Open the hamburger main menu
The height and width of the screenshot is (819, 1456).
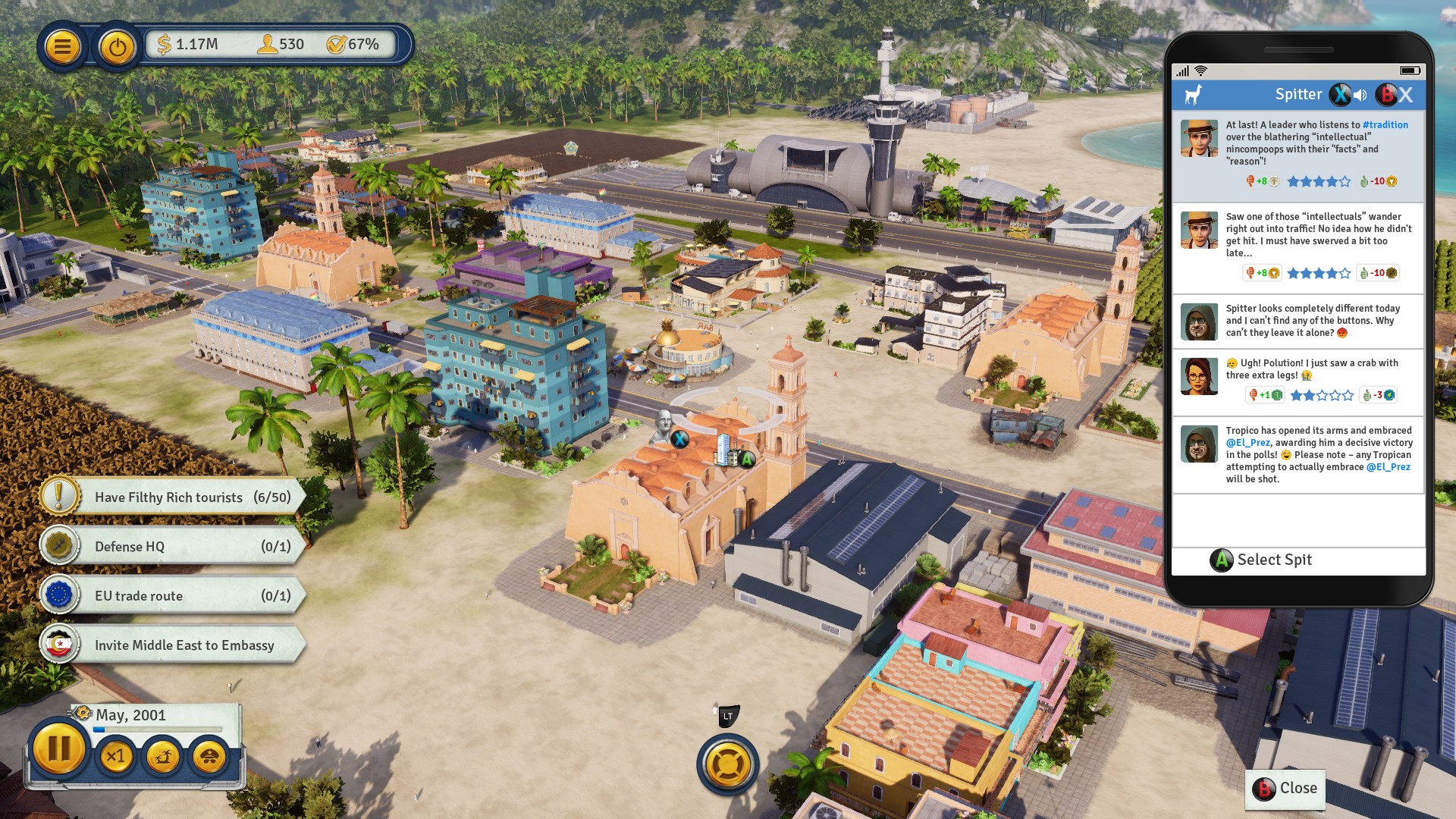click(62, 47)
